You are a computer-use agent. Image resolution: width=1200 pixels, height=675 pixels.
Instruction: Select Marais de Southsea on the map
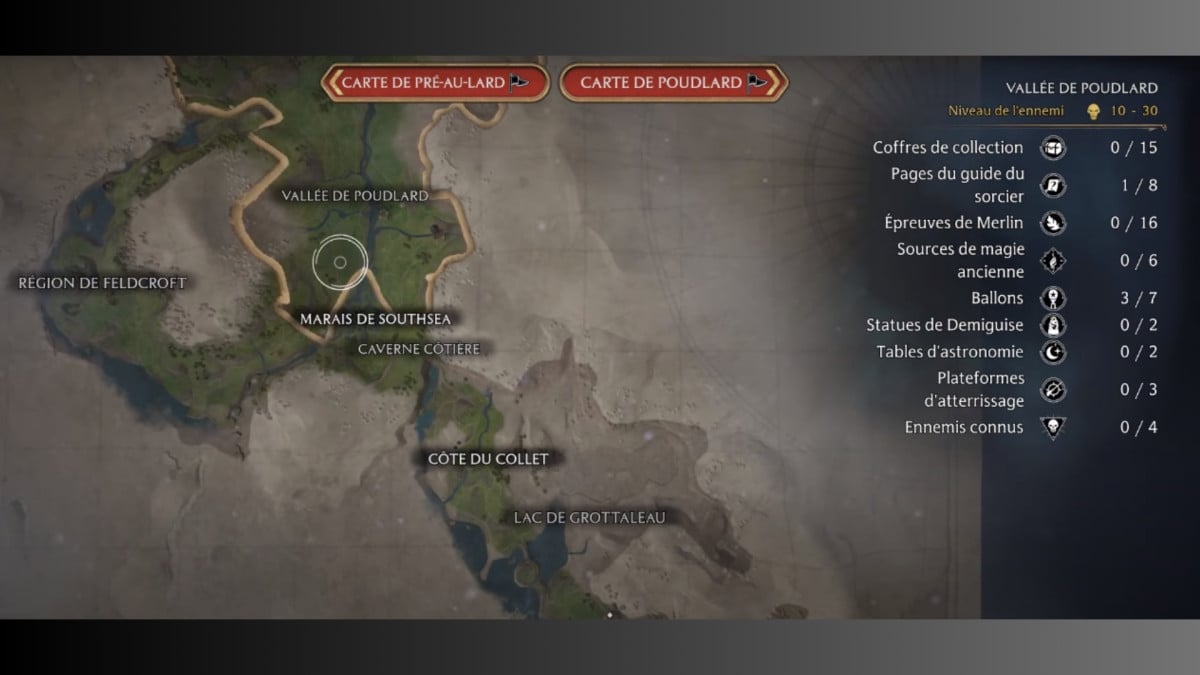(375, 319)
